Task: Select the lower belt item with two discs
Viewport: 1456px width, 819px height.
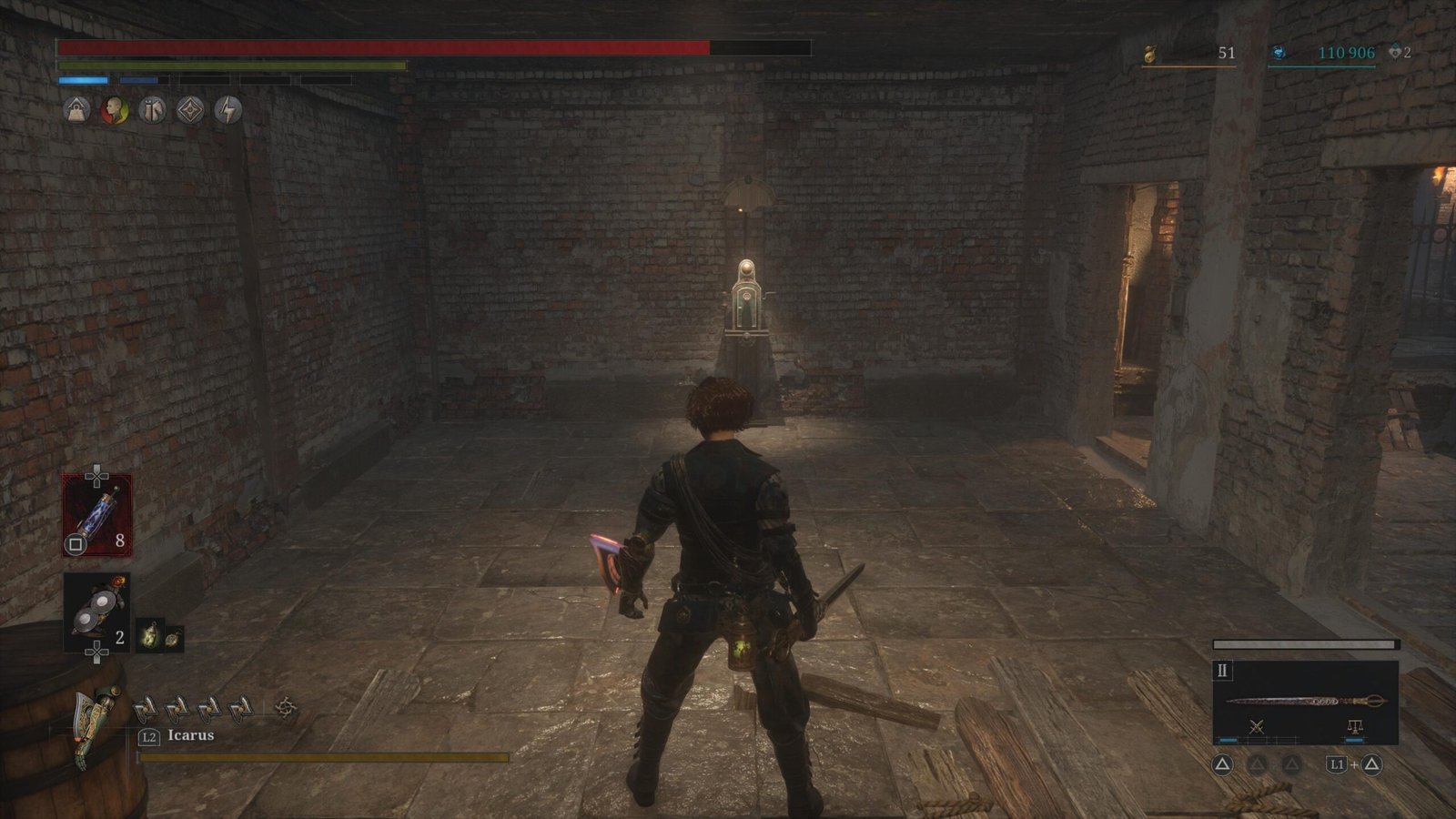Action: point(96,612)
